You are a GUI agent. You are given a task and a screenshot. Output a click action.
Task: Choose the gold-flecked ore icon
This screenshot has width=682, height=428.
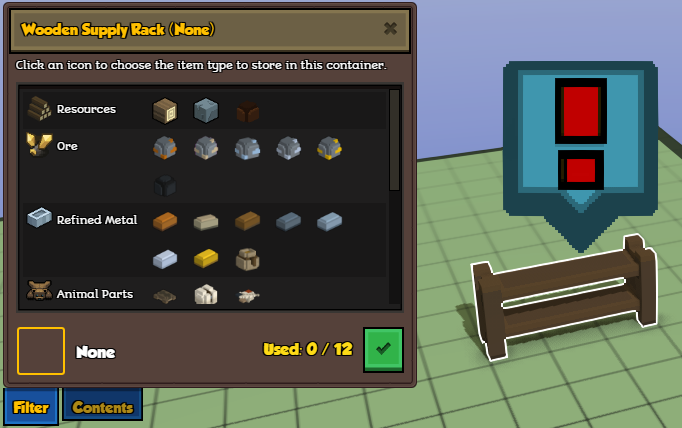(x=329, y=148)
